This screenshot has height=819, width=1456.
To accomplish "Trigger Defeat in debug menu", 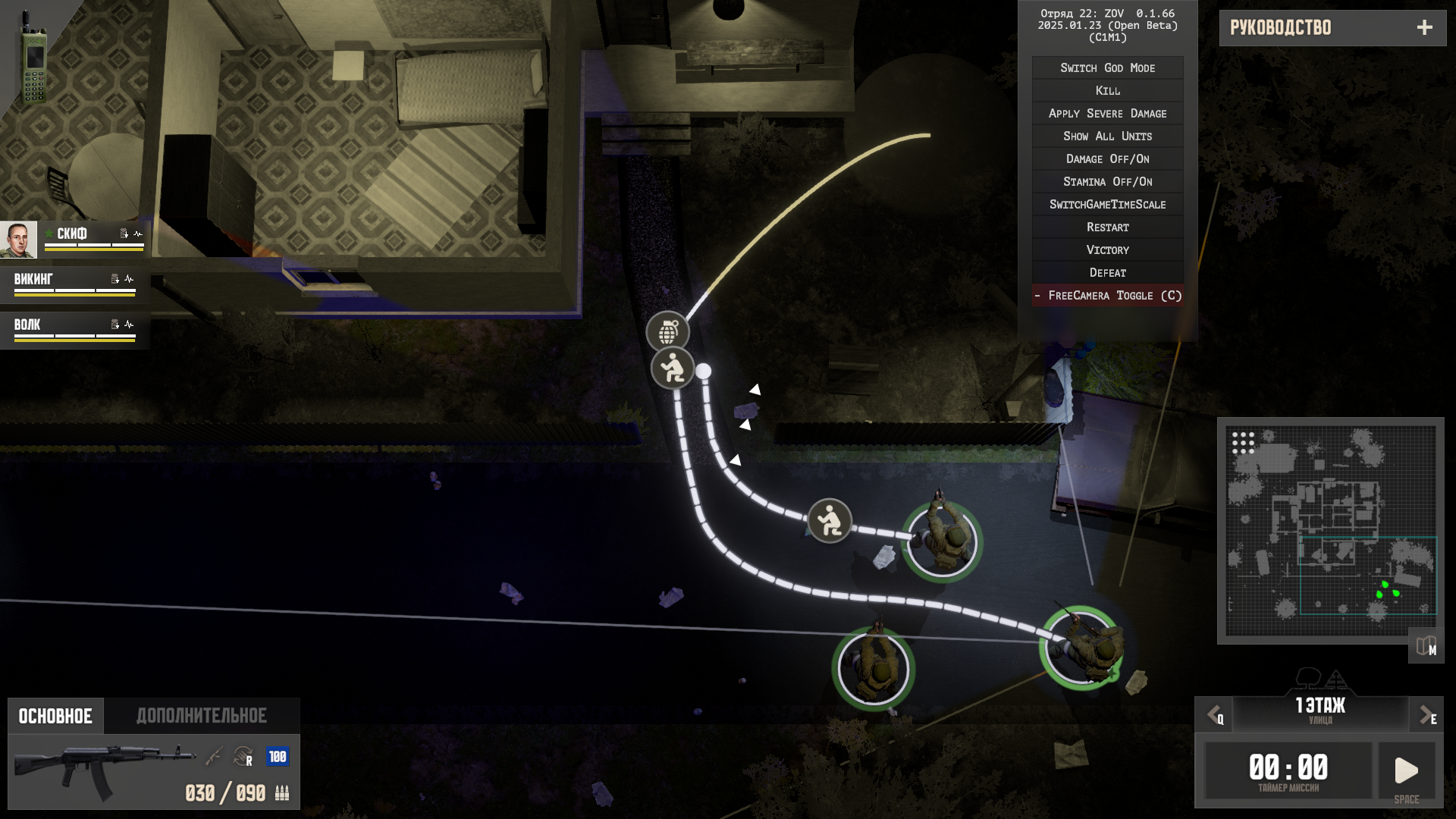I will tap(1107, 273).
